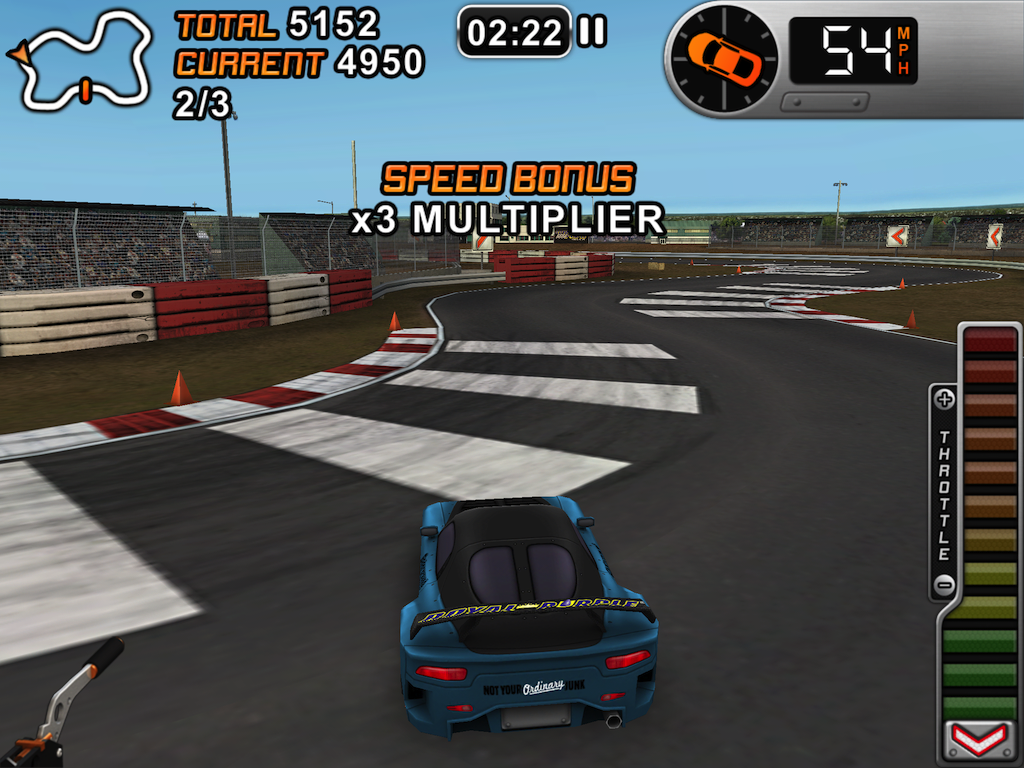Screen dimensions: 1024x768
Task: Set the throttle gauge bar level
Action: pos(989,520)
